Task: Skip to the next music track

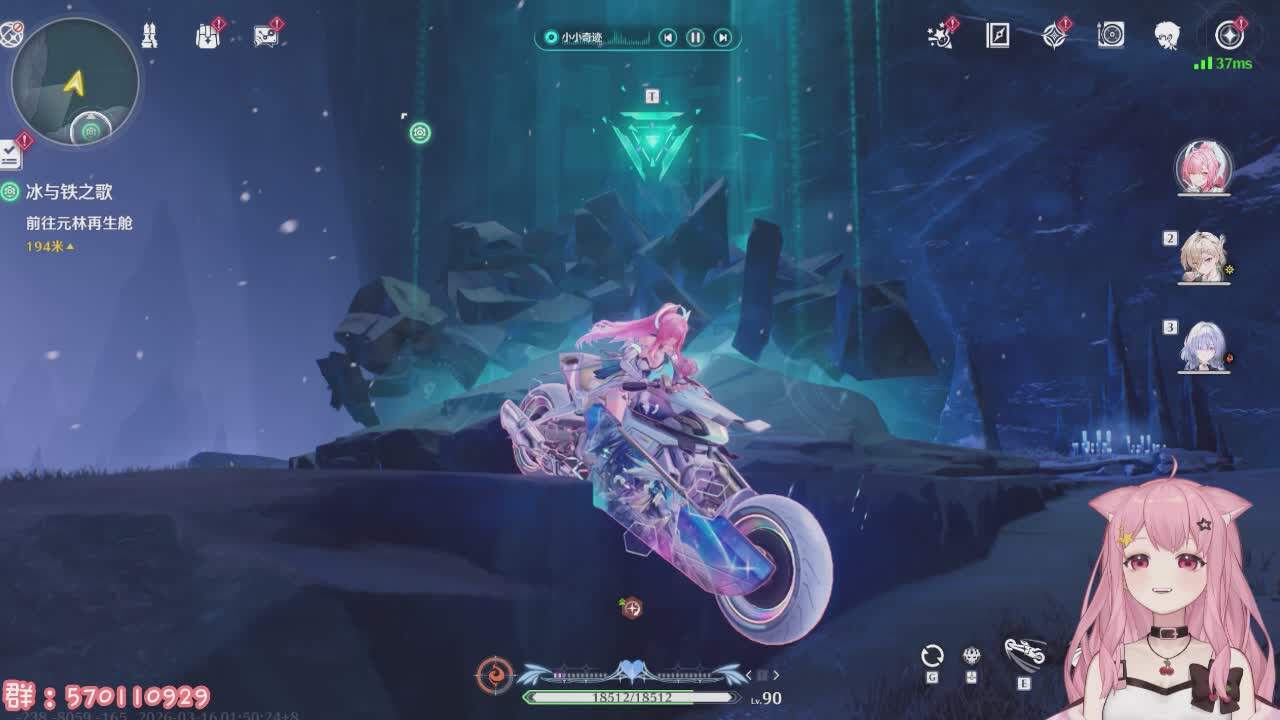Action: tap(723, 38)
